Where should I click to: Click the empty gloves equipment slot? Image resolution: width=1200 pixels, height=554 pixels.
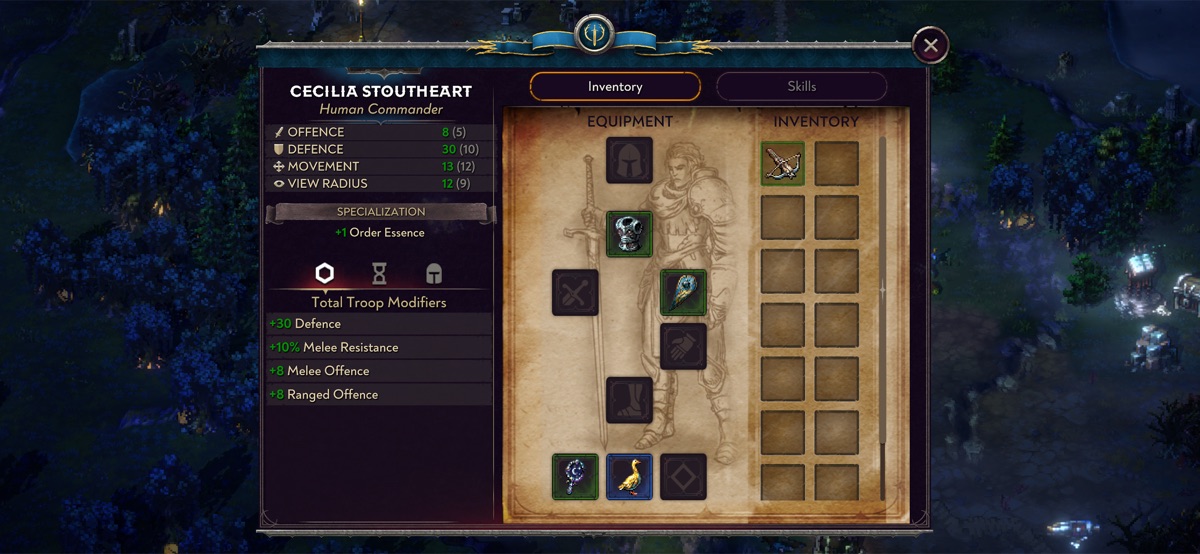point(683,346)
